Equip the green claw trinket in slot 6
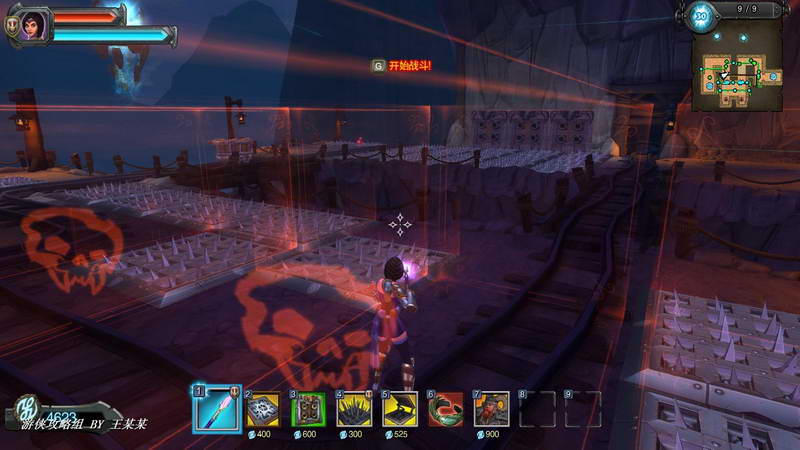Viewport: 800px width, 450px height. point(446,409)
